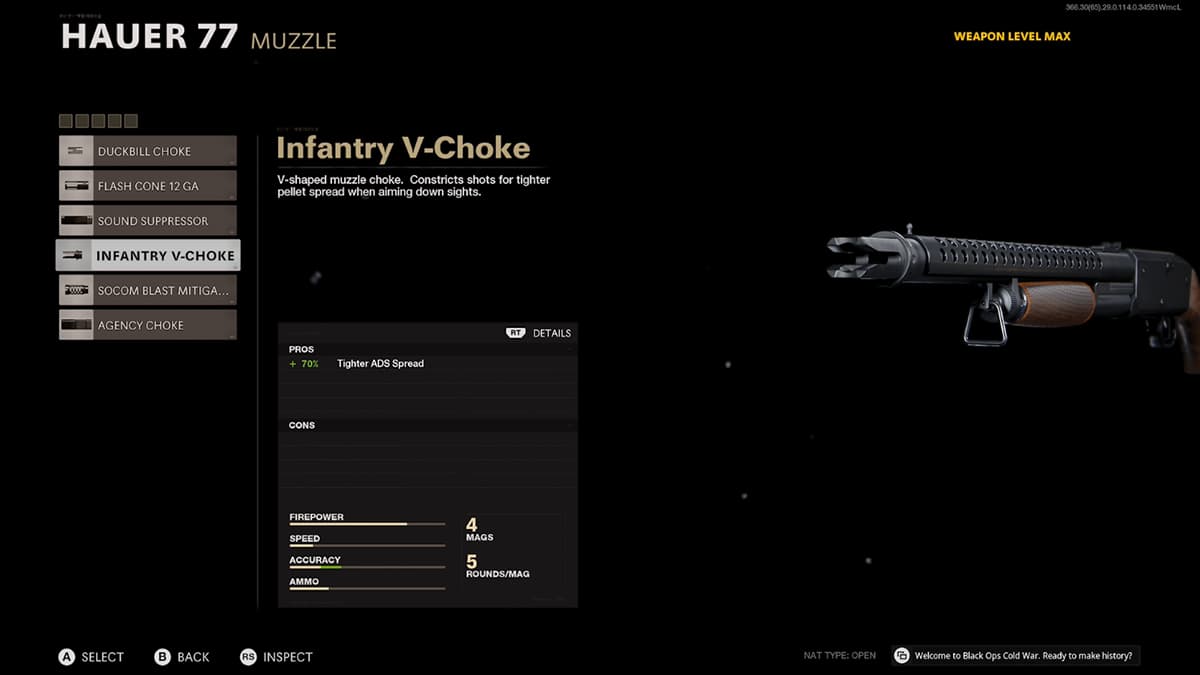Select the Infantry V-Choke entry
The height and width of the screenshot is (675, 1200).
tap(148, 256)
